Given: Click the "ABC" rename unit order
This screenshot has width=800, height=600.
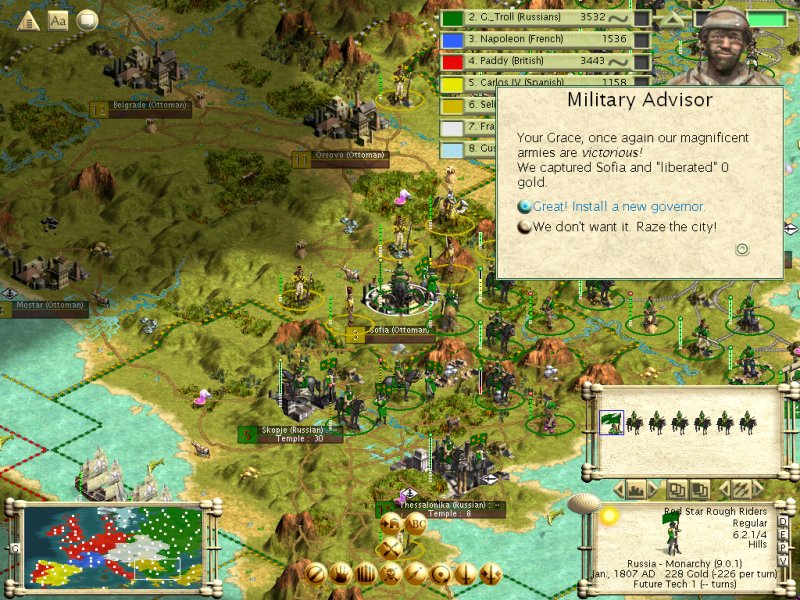Looking at the screenshot, I should 416,525.
